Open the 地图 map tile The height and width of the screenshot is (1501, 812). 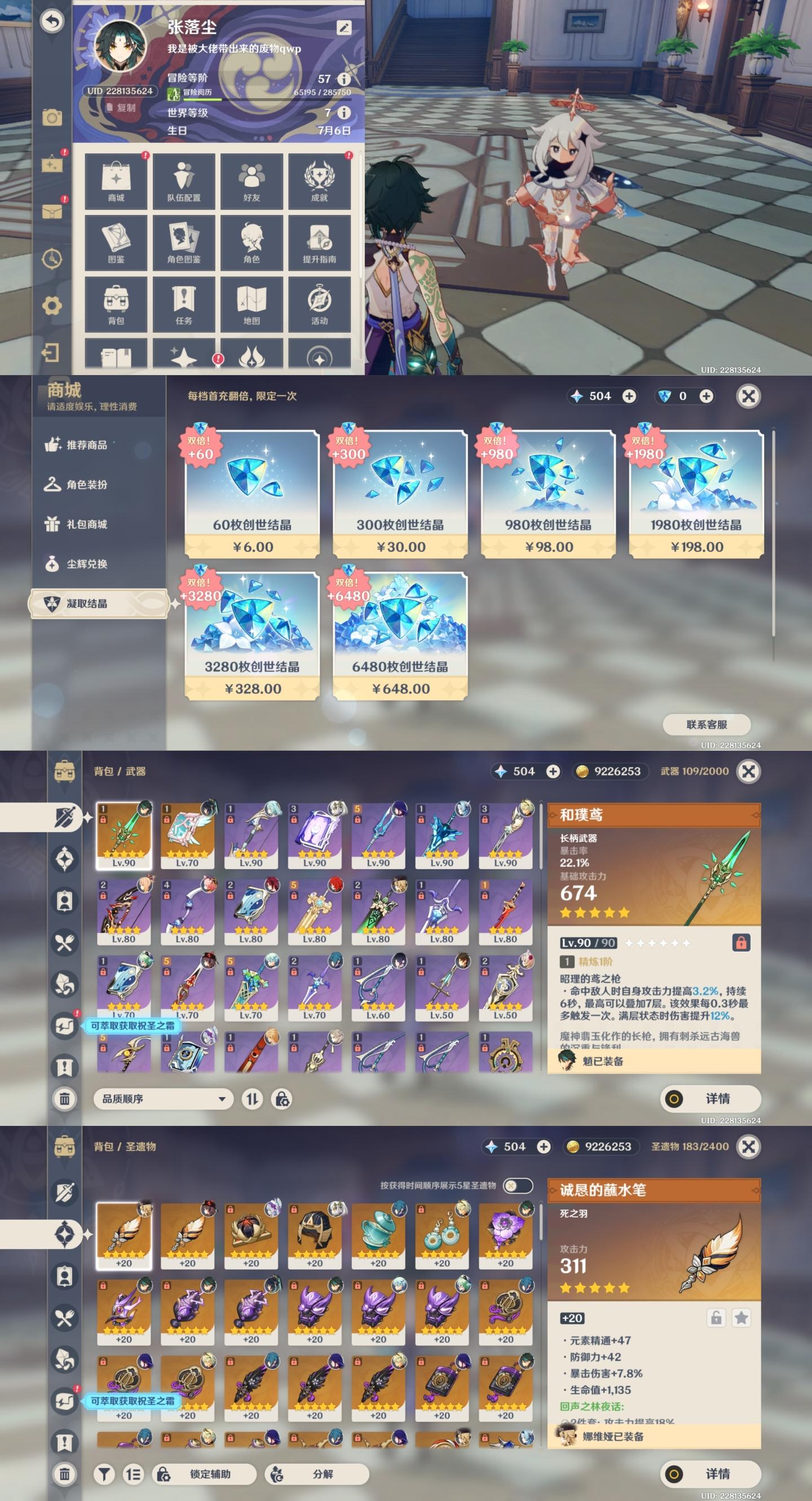pos(251,305)
